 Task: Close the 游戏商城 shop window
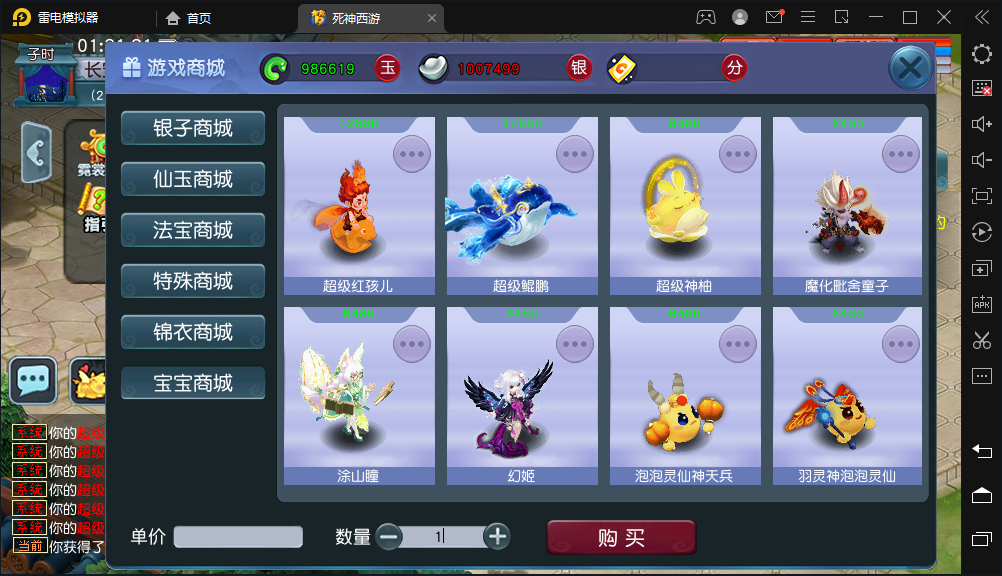pyautogui.click(x=910, y=68)
